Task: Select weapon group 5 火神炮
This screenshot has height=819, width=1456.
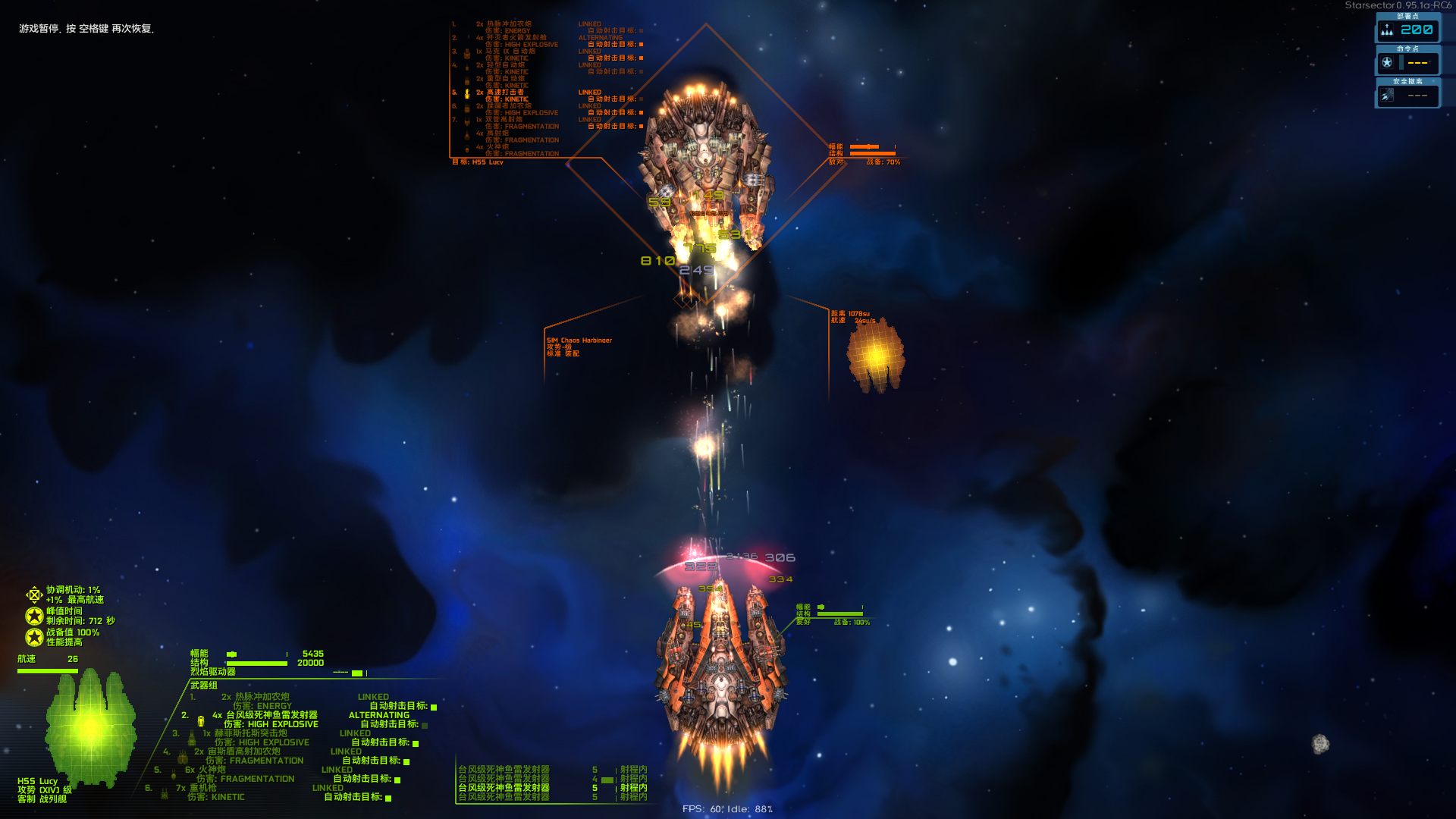Action: [x=212, y=770]
